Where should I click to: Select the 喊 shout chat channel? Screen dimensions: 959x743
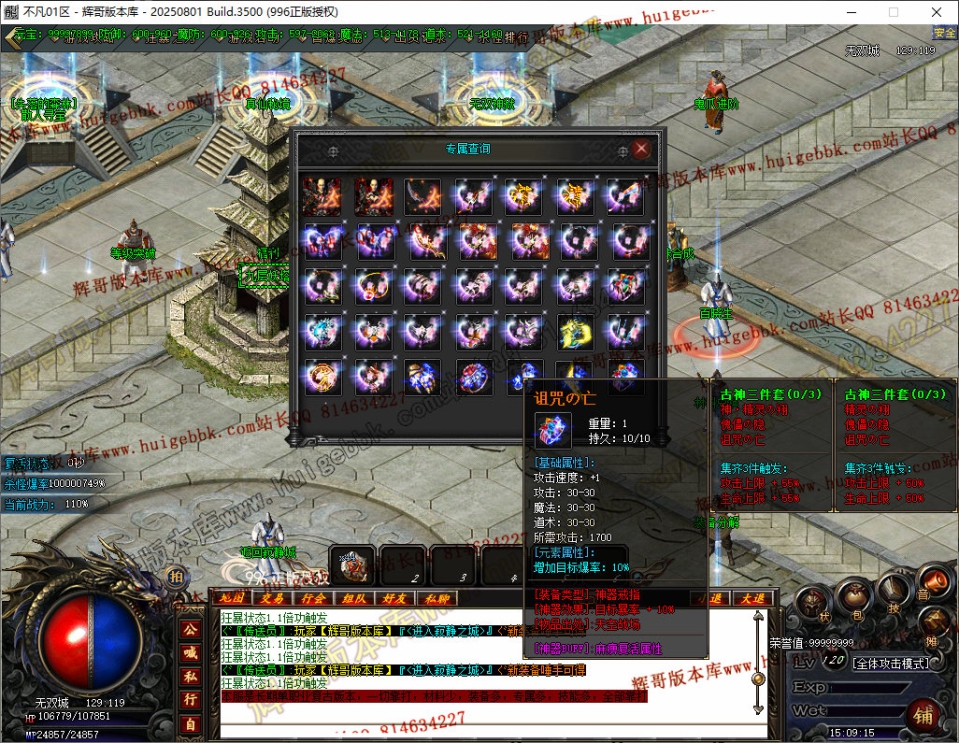[189, 652]
